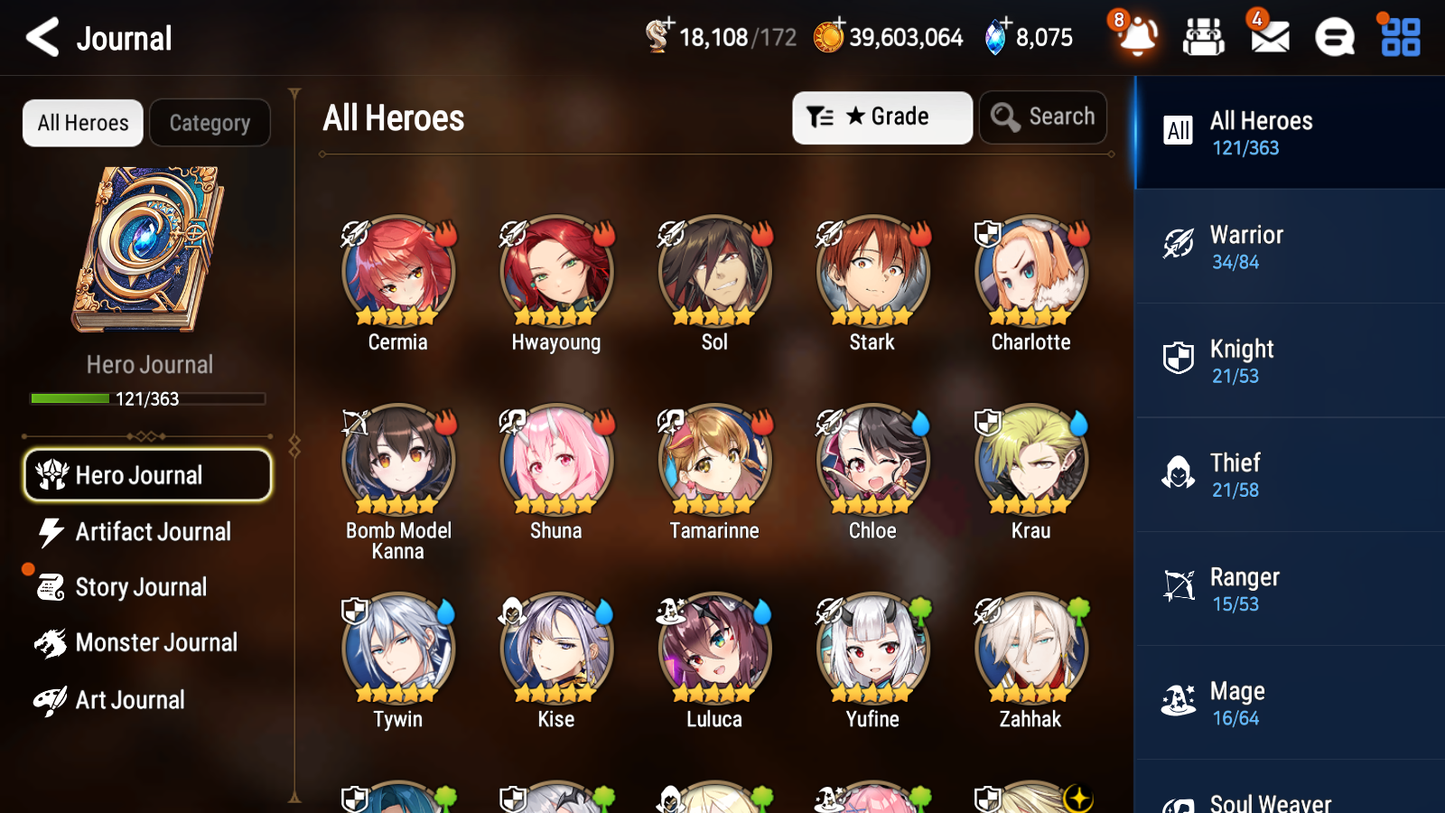Open the supply crate icon
Viewport: 1445px width, 813px height.
pyautogui.click(x=1202, y=37)
